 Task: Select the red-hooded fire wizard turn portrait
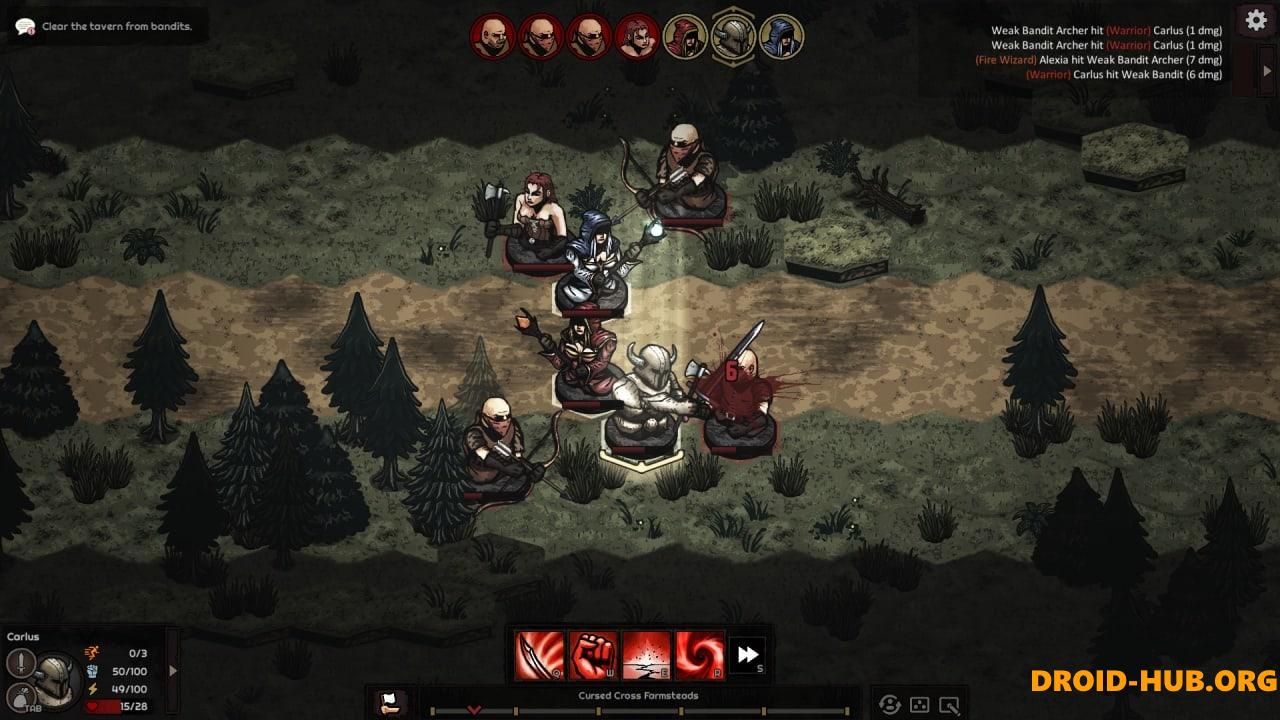[x=685, y=37]
